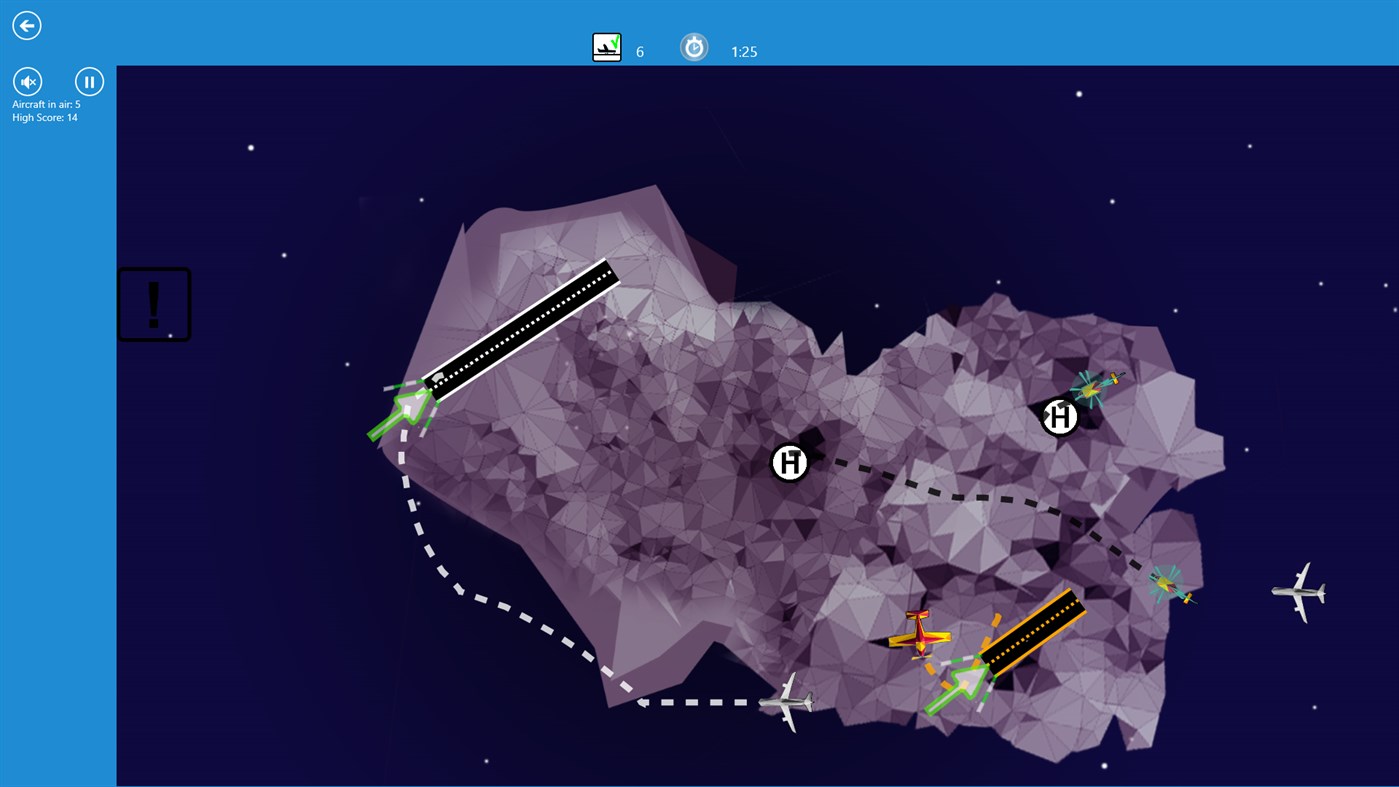Click the Aircraft in air: 5 label

[x=45, y=103]
